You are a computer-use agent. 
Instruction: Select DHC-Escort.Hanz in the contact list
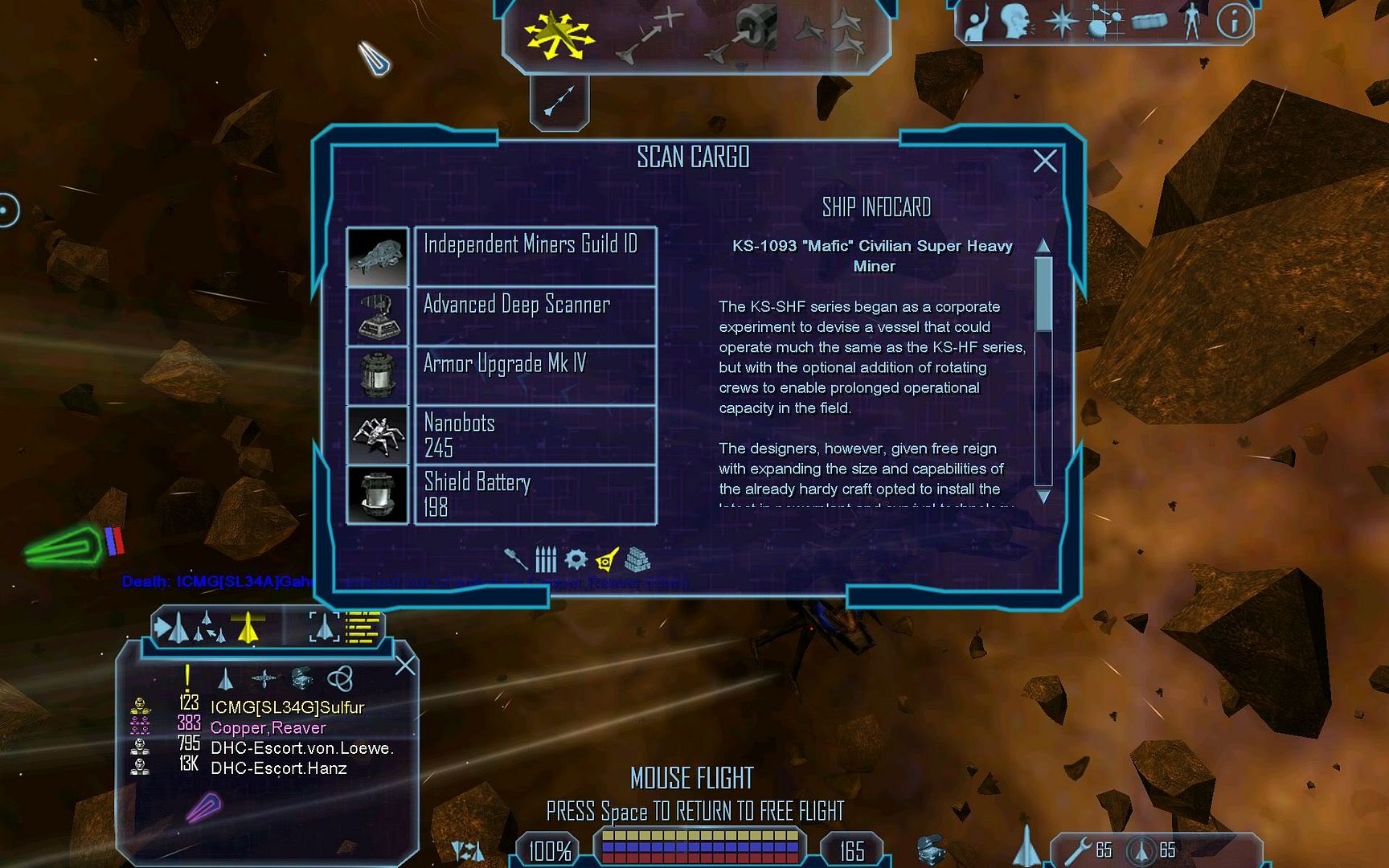[x=278, y=768]
